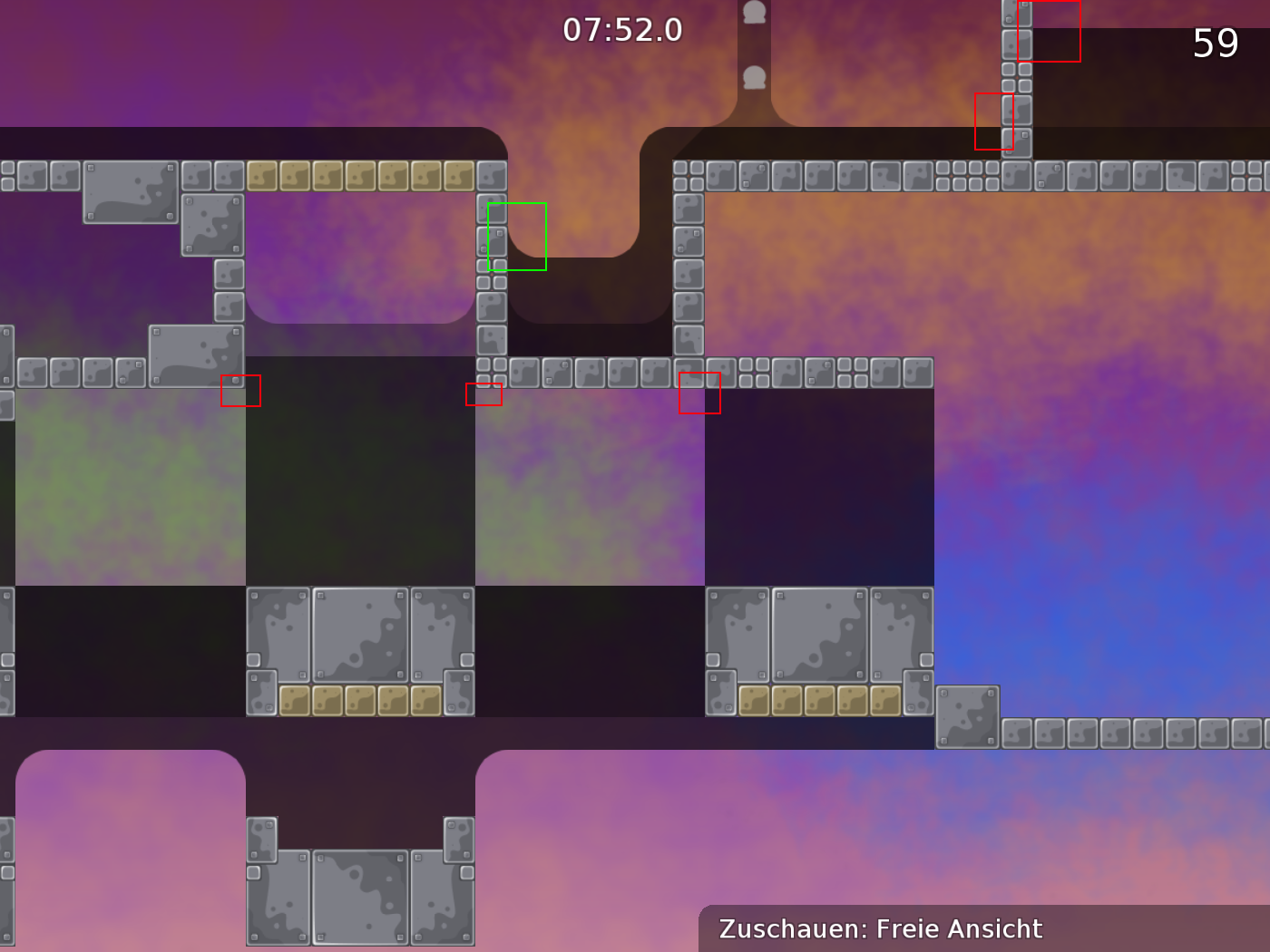Click the big metal panel in the lower-middle structure

pos(361,633)
